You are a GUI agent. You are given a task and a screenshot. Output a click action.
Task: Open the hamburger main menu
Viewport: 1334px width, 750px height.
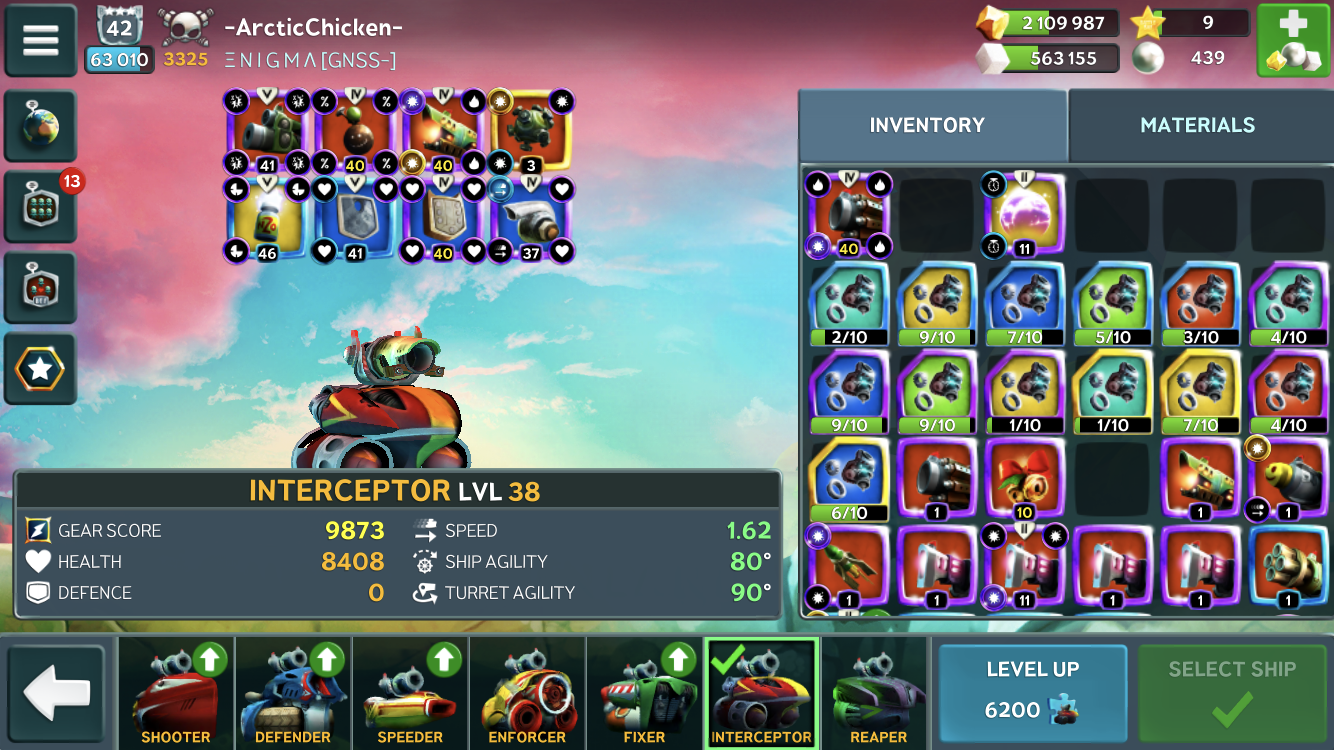click(x=41, y=40)
